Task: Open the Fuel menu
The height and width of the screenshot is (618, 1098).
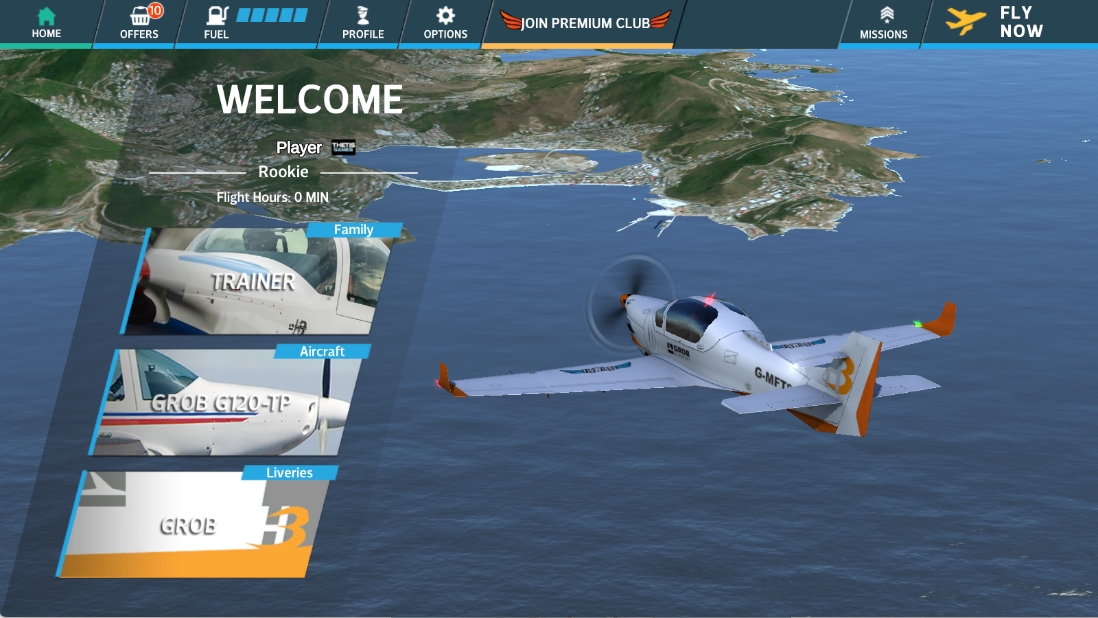Action: point(250,23)
